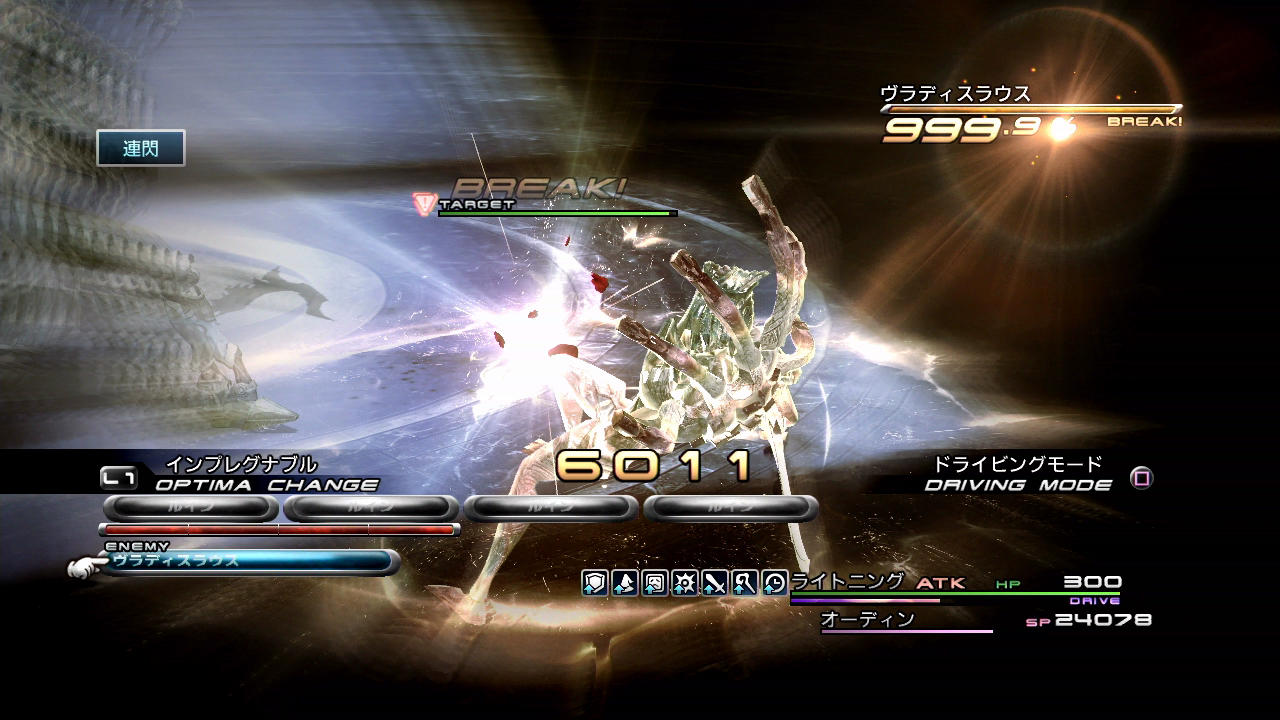Click the sad face buff icon
Image resolution: width=1280 pixels, height=720 pixels.
pyautogui.click(x=655, y=583)
